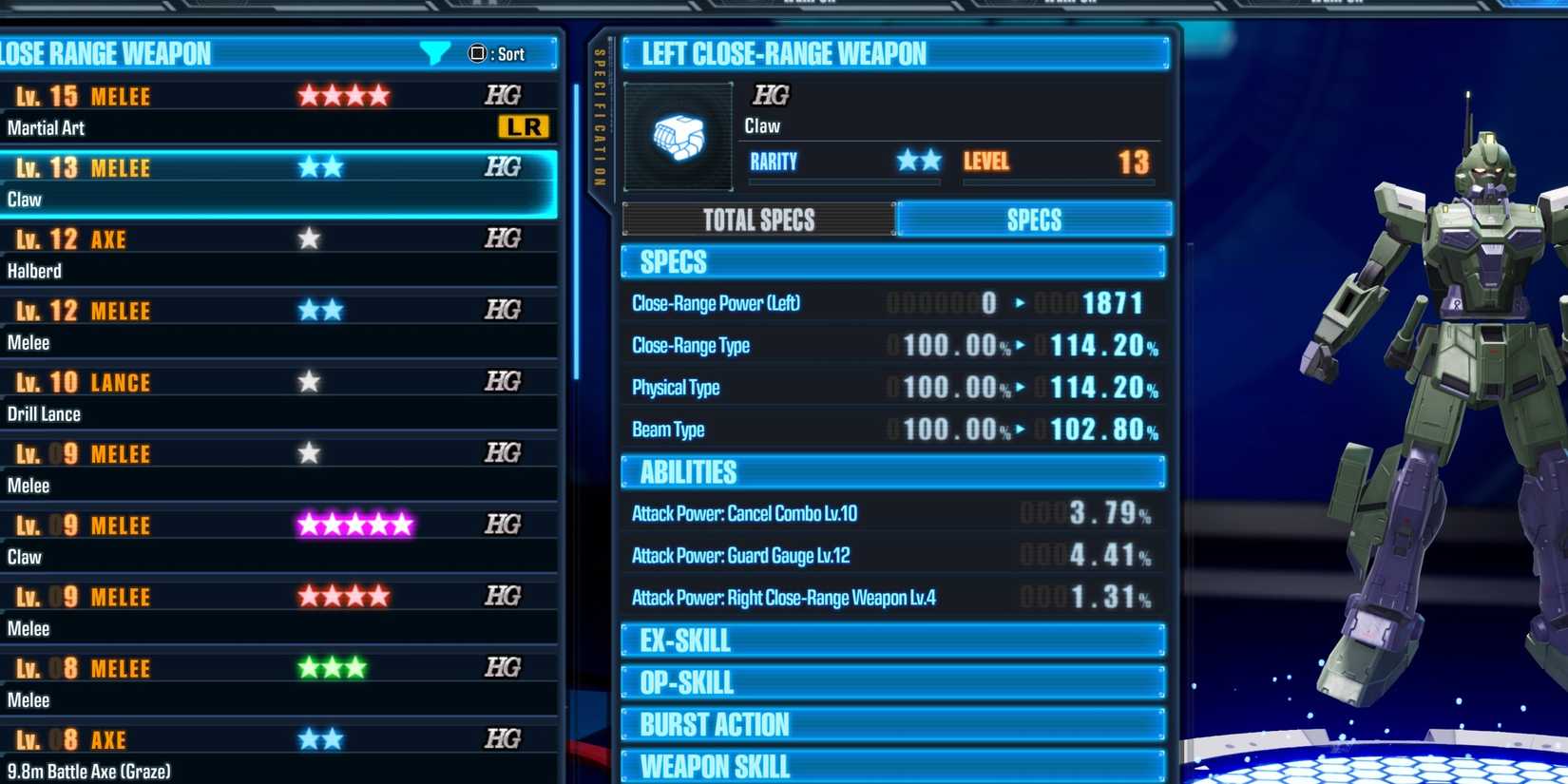
Task: Click the HG emblem beside the equipped Claw name
Action: coord(771,95)
